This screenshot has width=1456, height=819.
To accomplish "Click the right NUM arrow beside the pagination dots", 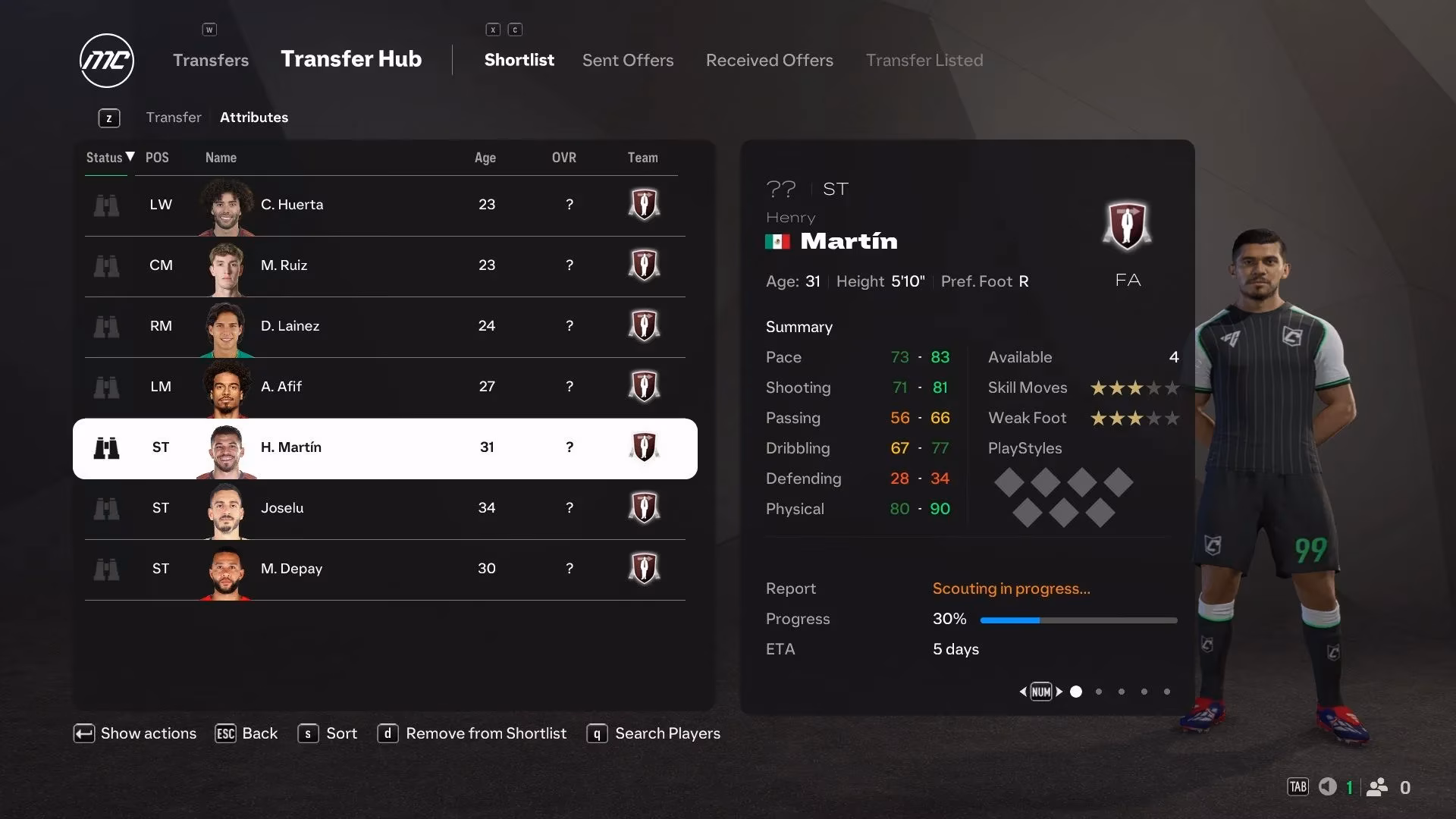I will tap(1060, 692).
